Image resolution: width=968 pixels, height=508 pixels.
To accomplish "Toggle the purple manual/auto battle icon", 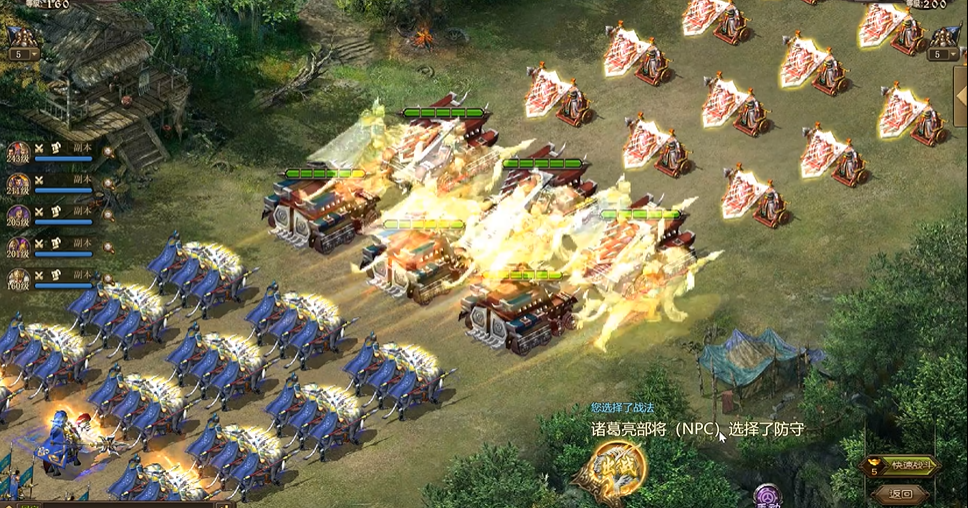I will point(767,496).
